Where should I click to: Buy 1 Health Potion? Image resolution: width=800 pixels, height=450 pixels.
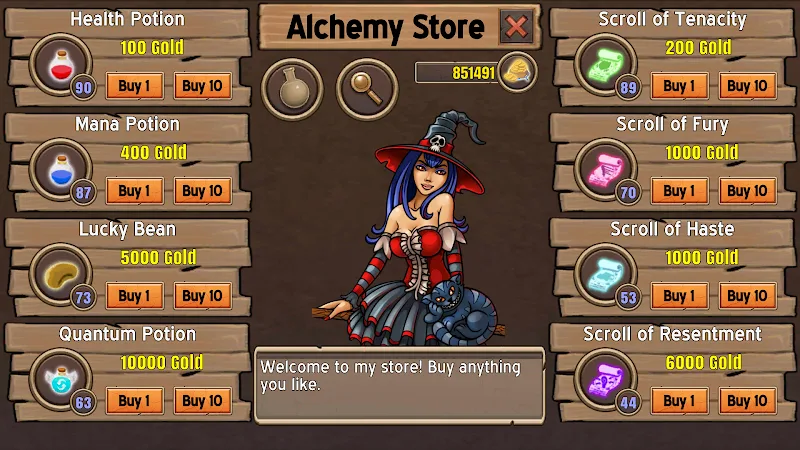click(x=135, y=86)
